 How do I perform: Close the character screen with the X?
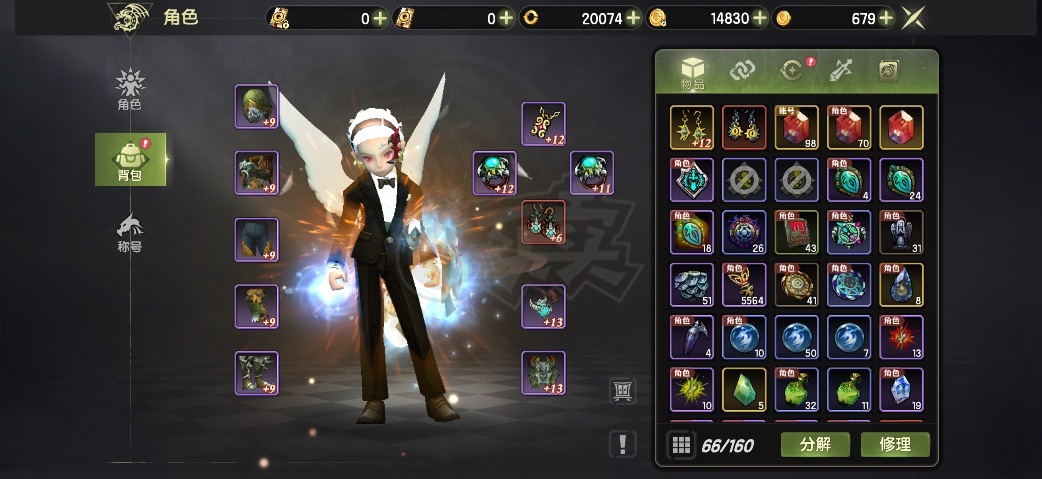click(x=912, y=17)
